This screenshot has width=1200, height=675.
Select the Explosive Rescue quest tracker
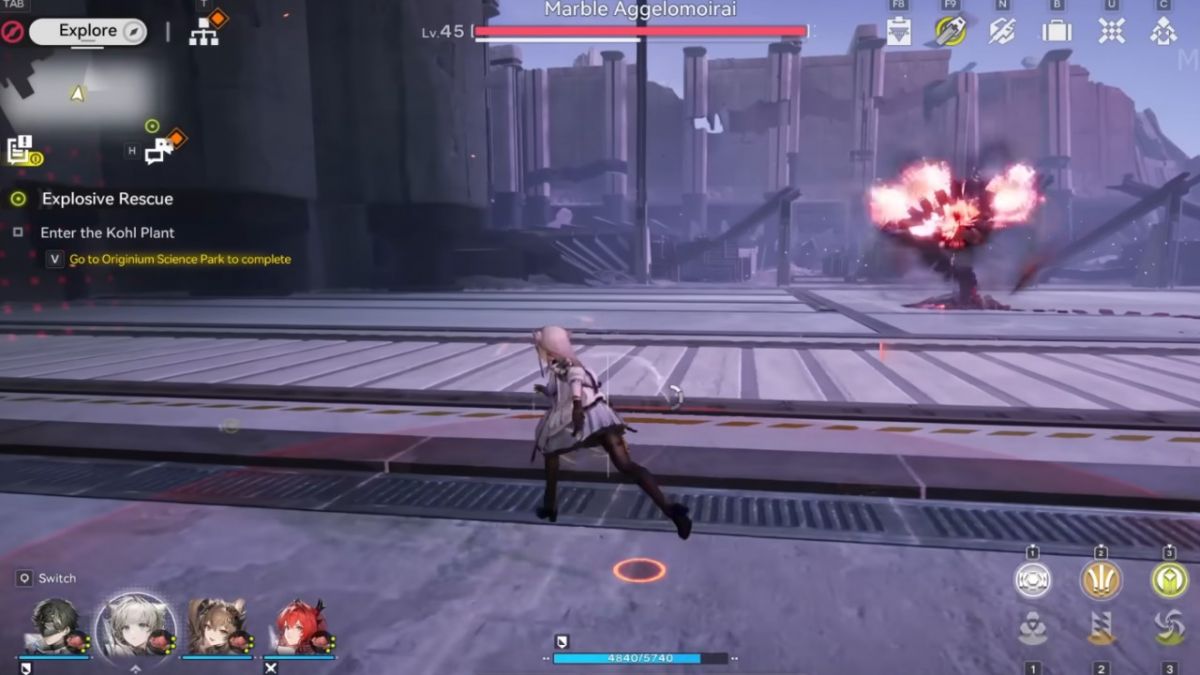[107, 199]
